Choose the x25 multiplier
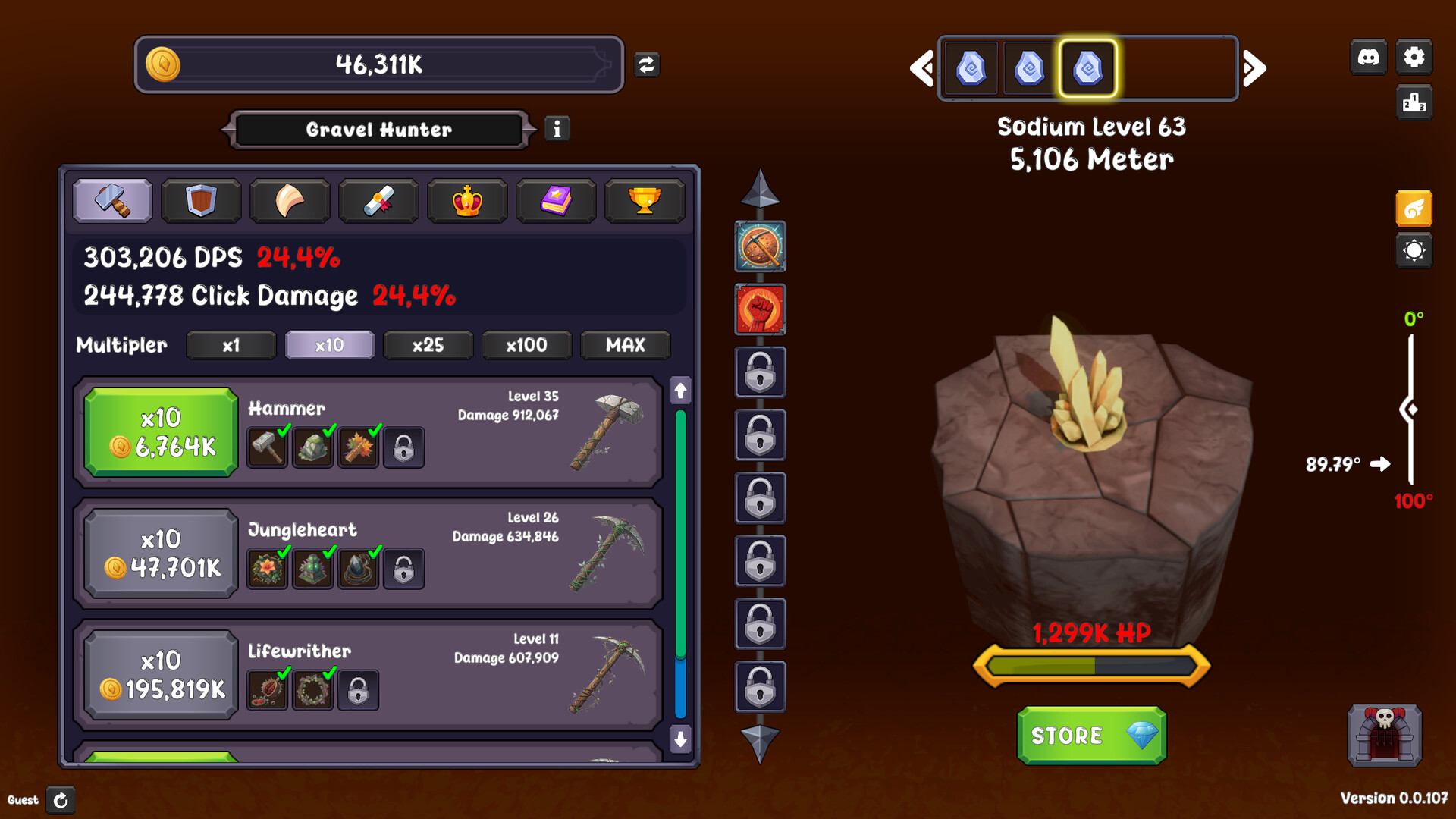The image size is (1456, 819). click(x=428, y=345)
